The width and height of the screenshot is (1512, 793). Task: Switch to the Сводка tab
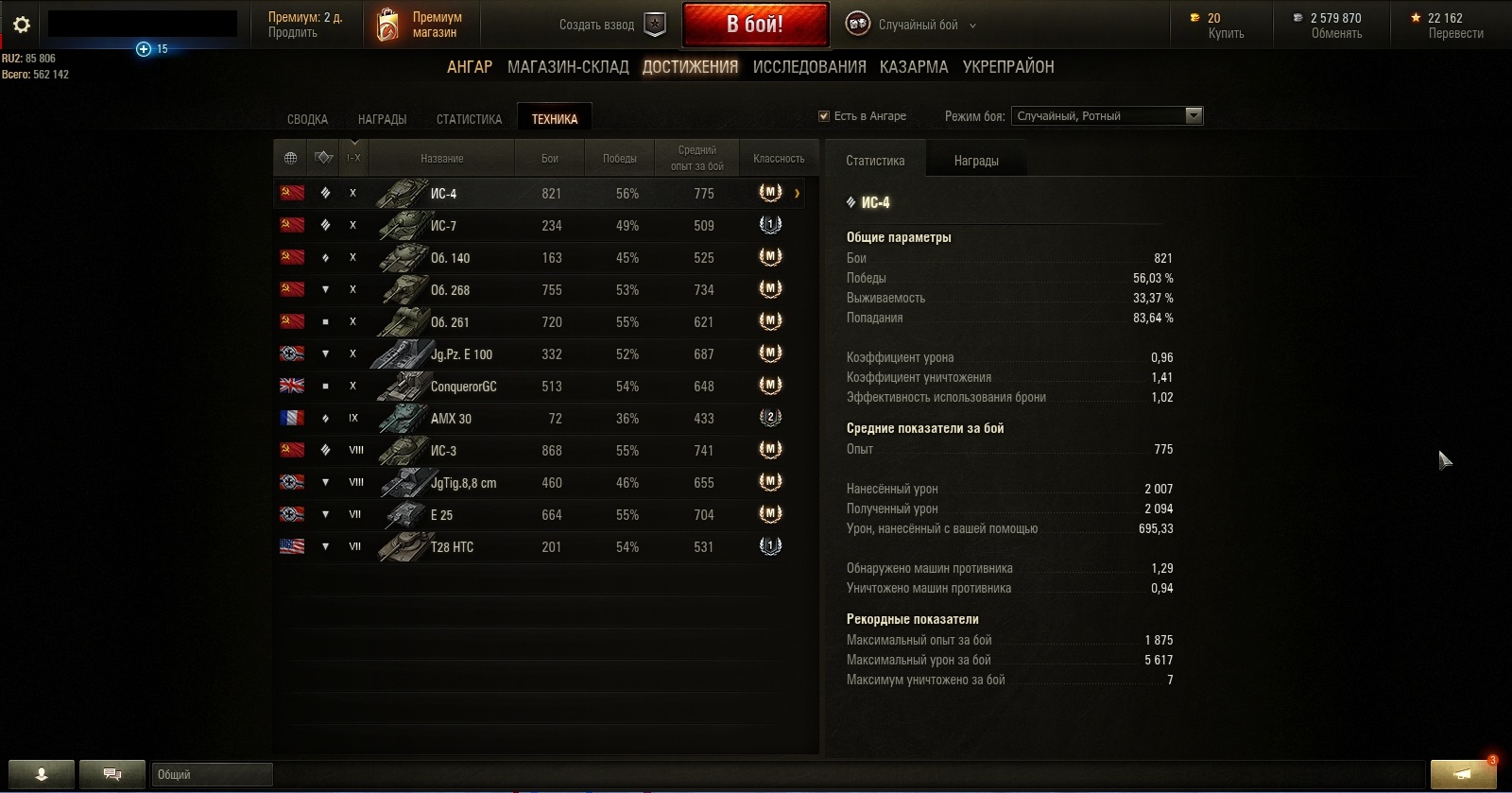click(x=307, y=119)
